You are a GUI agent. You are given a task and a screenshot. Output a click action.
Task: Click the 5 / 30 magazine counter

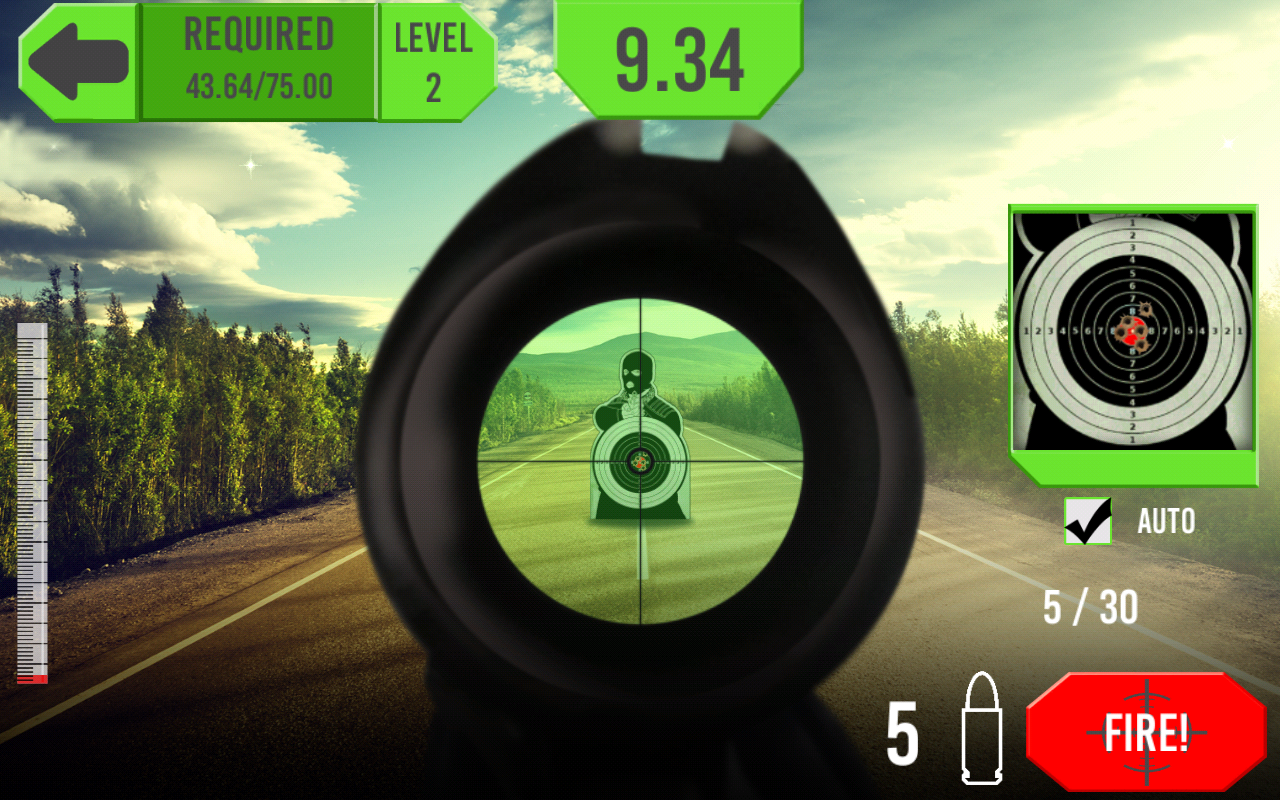[1092, 608]
